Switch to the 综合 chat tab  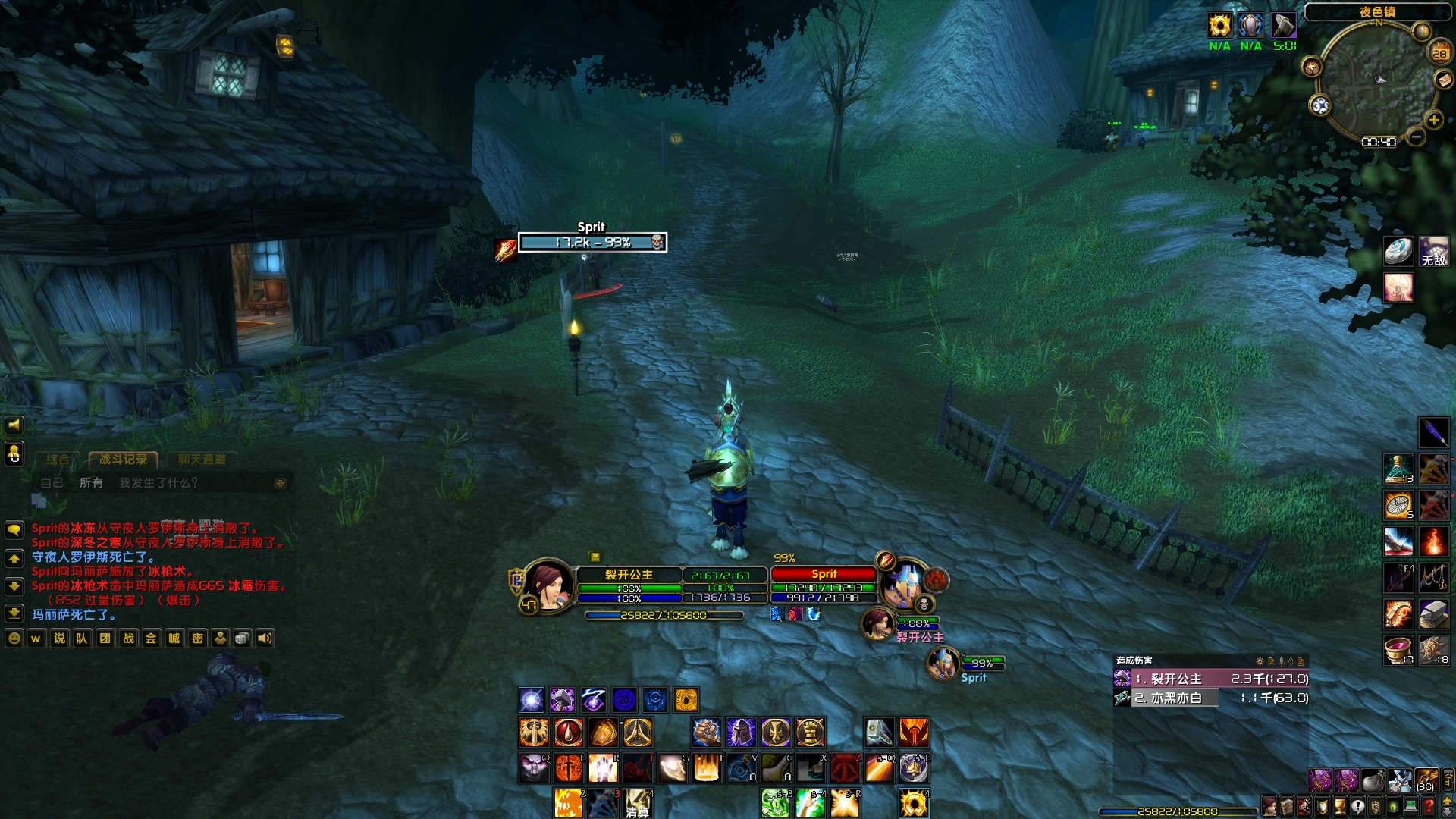pos(58,460)
